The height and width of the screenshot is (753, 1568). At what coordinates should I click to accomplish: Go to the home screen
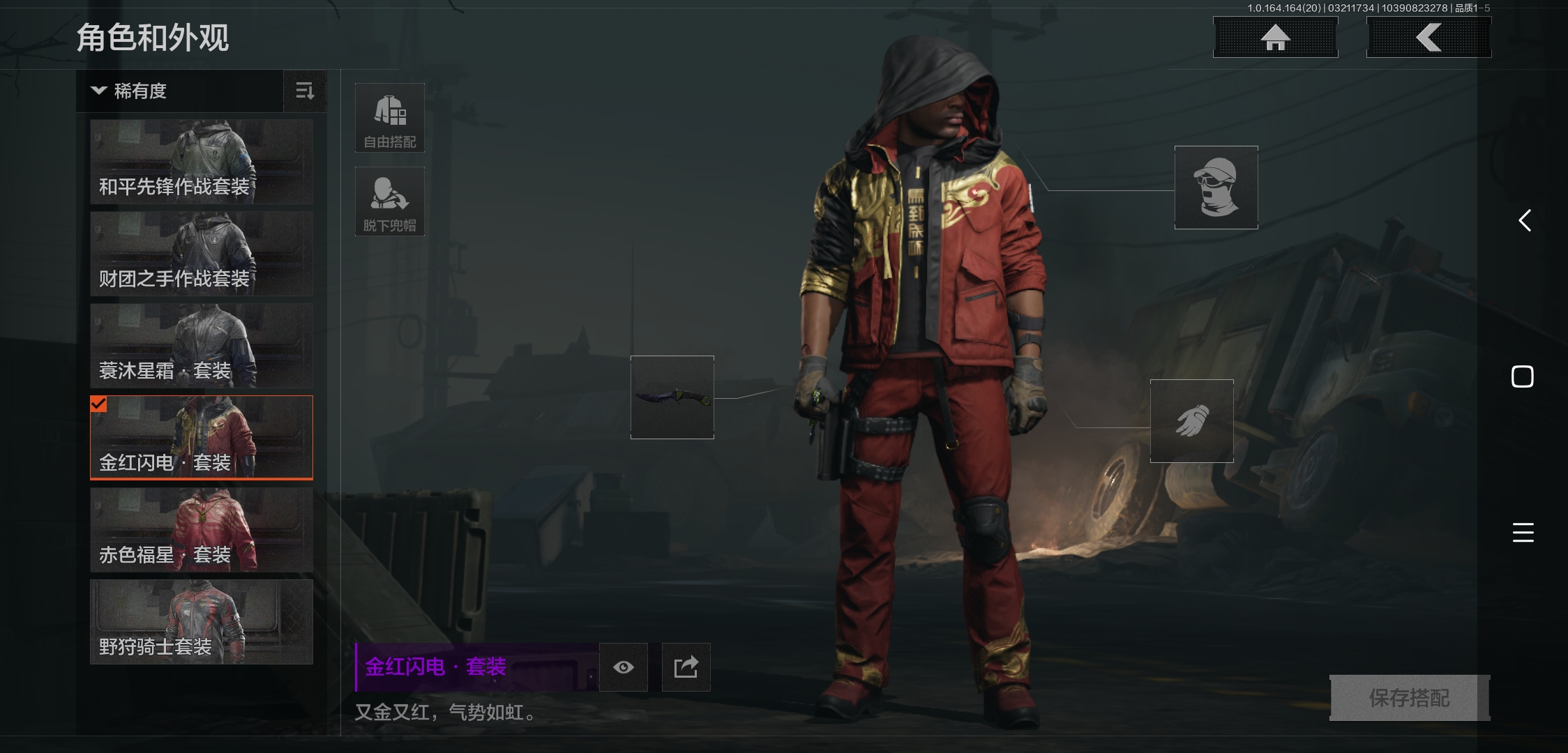tap(1275, 38)
